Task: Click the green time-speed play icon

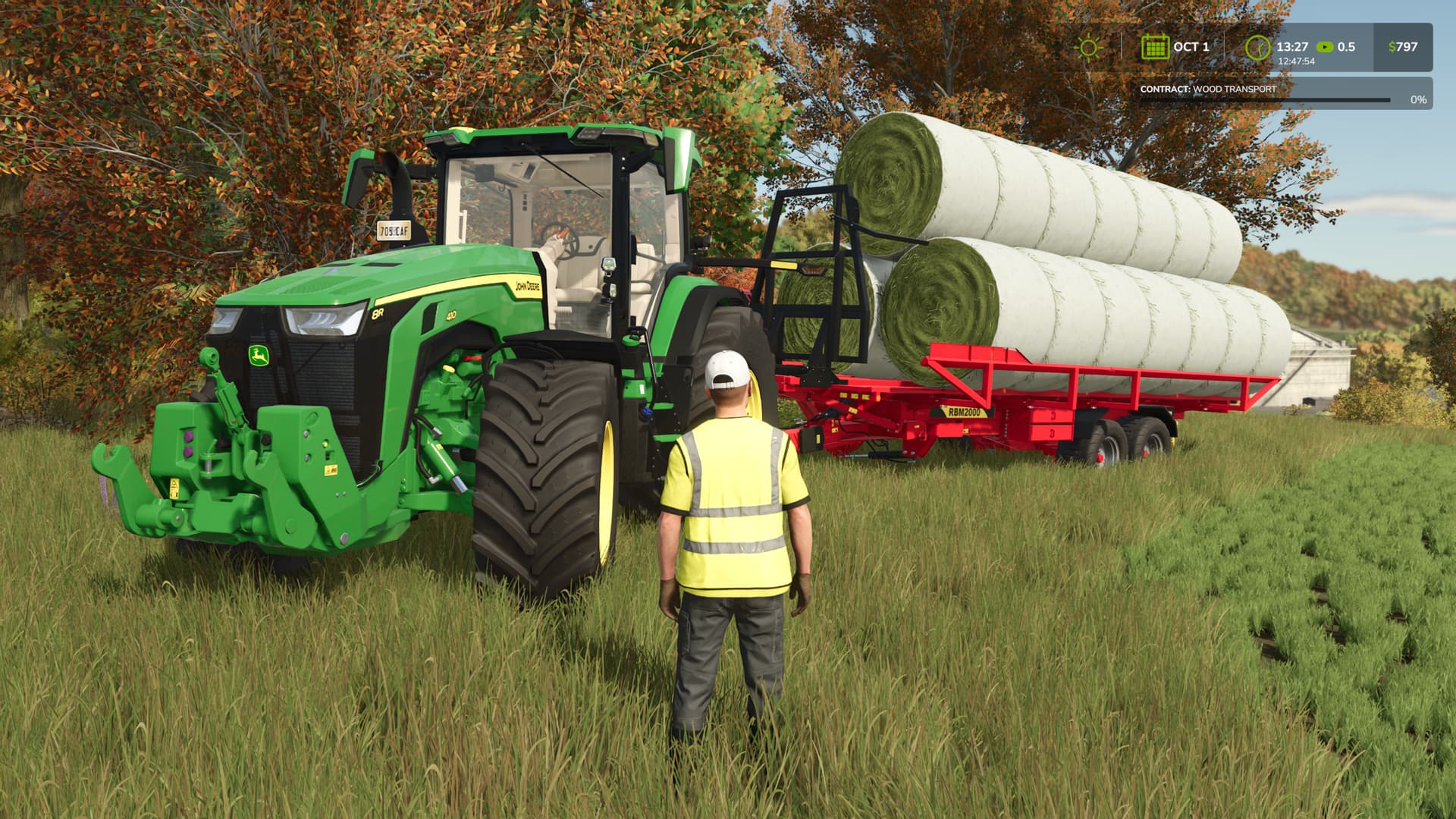Action: click(x=1325, y=47)
